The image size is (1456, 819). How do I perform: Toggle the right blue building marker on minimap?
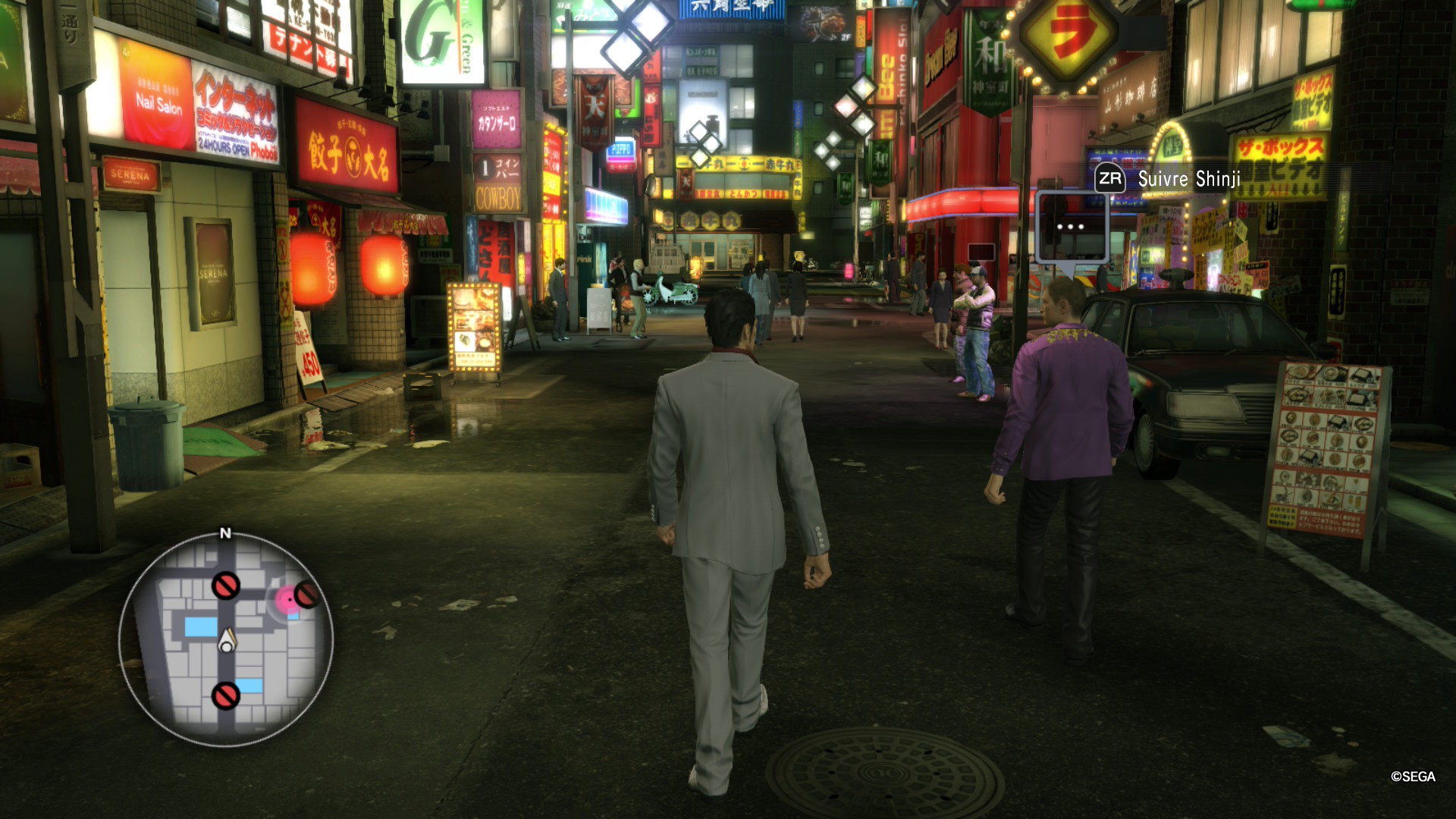[x=251, y=686]
